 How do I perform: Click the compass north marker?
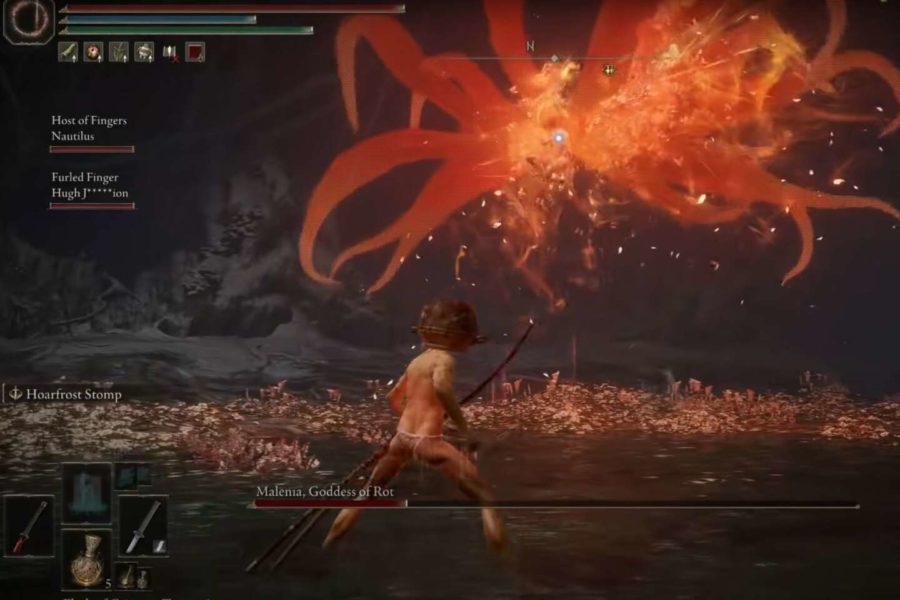530,46
